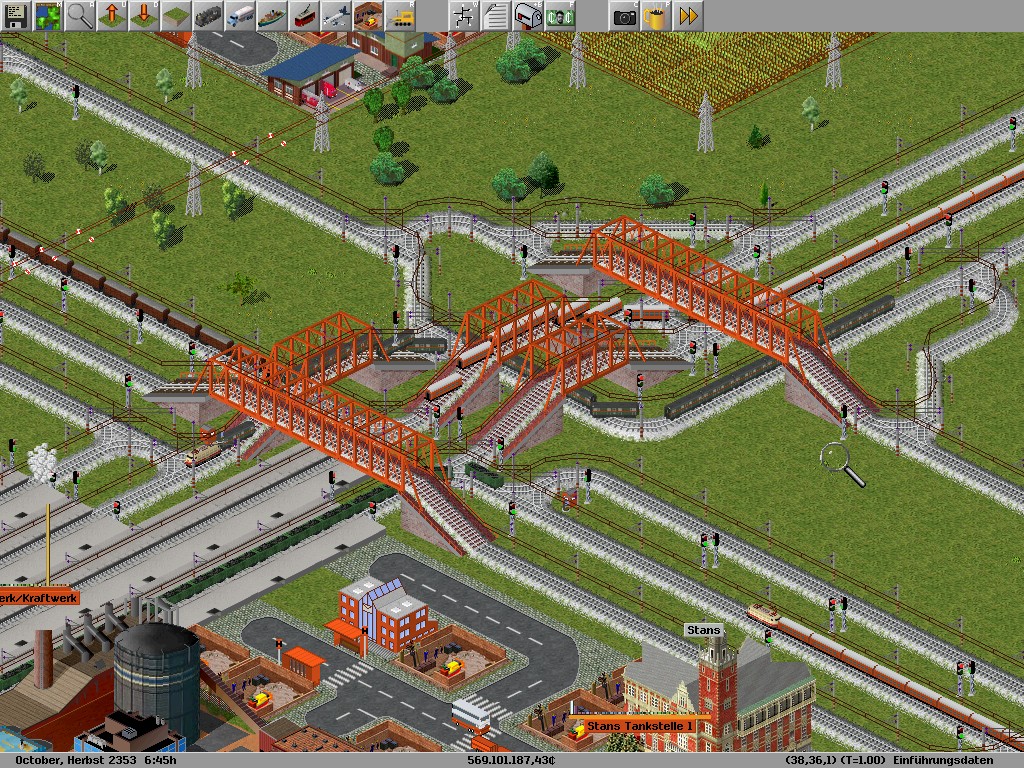Open the line management network icon

pos(463,15)
